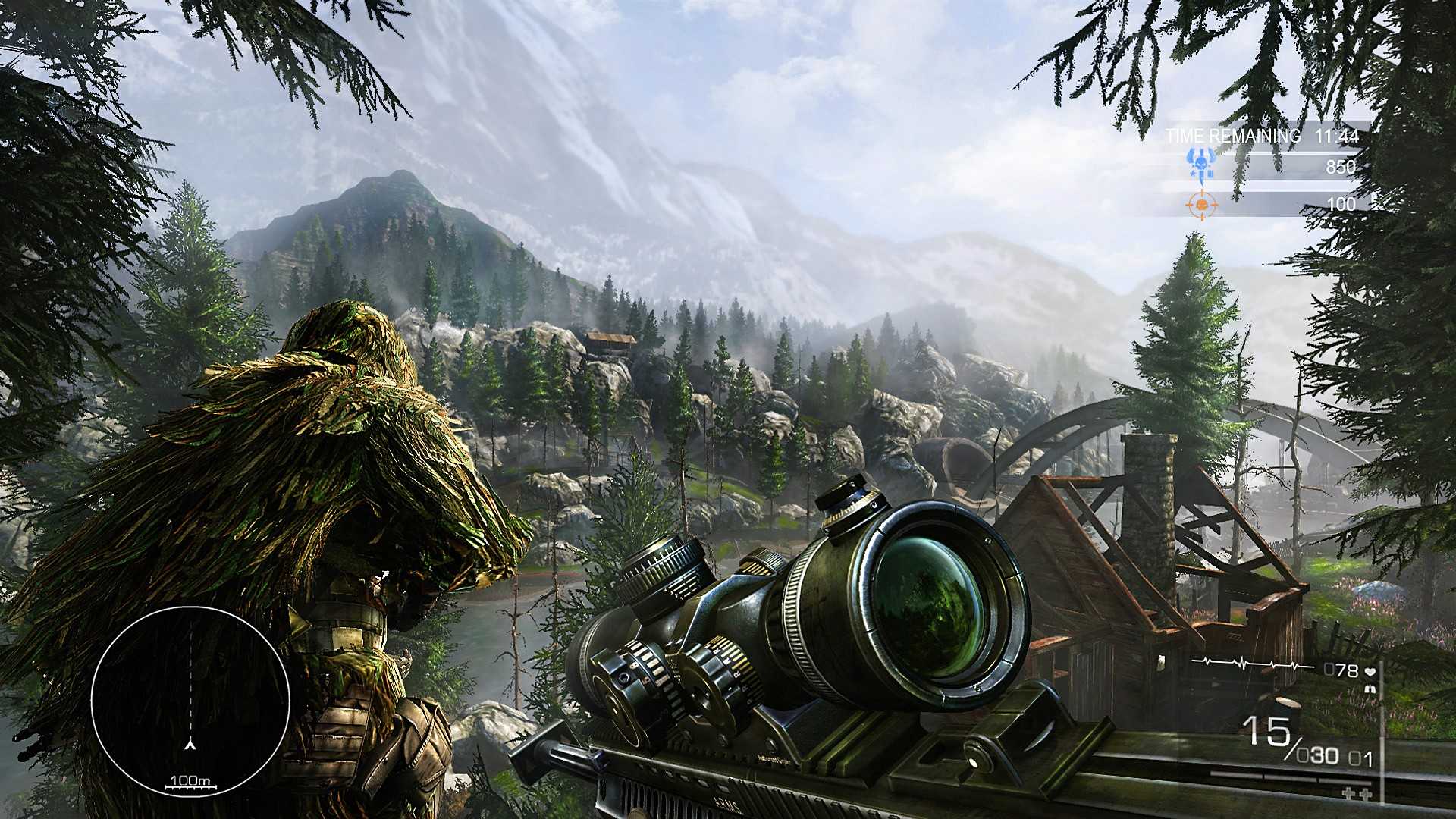Click the 850 score entry

pos(1341,168)
